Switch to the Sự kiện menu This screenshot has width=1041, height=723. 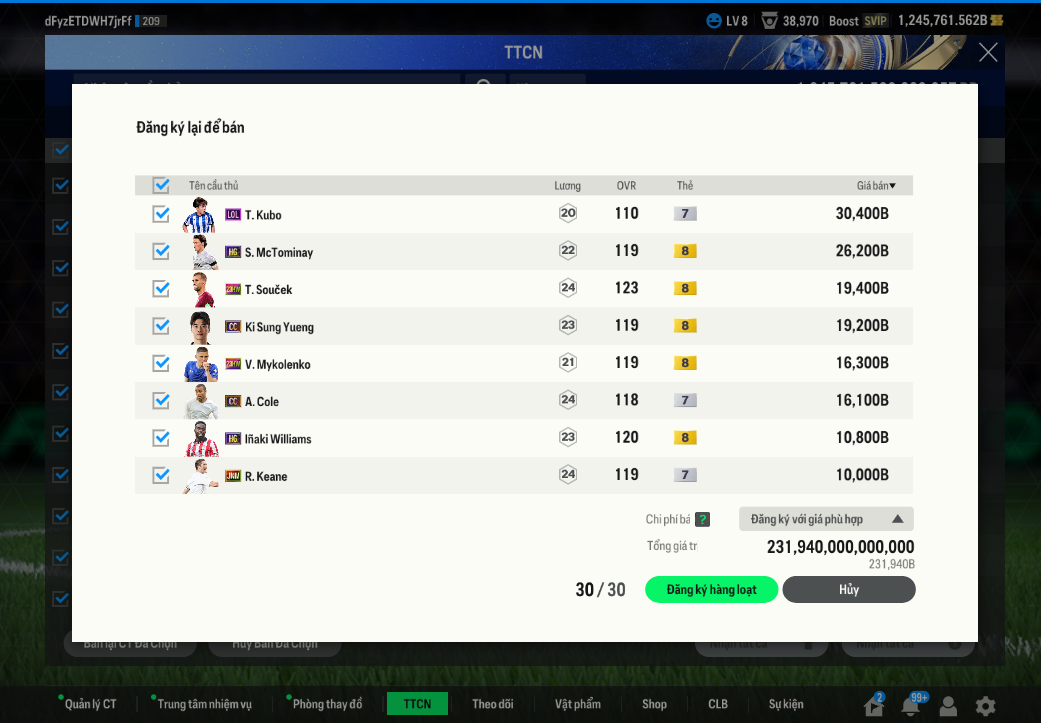786,704
